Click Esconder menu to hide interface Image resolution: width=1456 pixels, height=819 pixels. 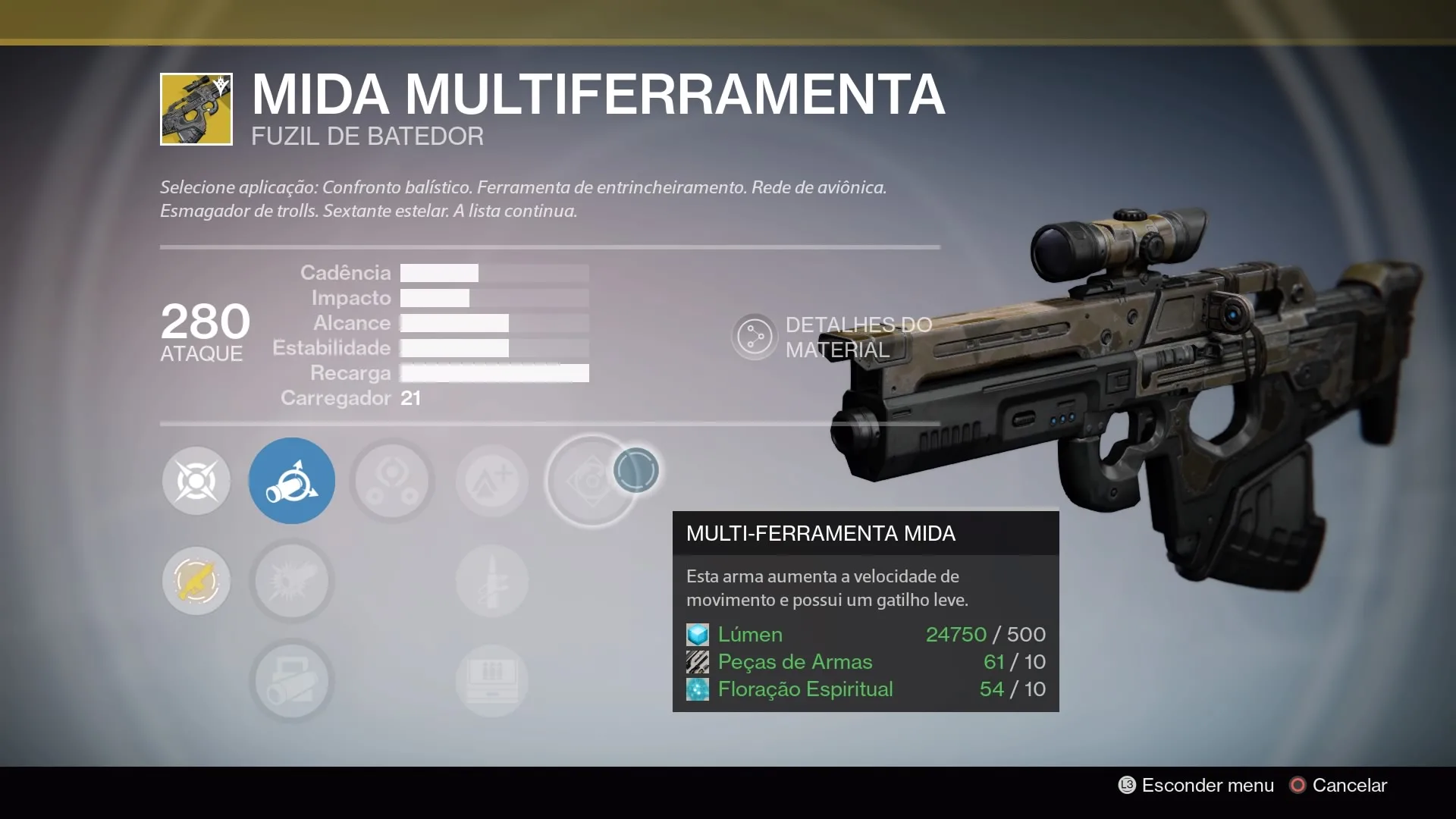point(1197,786)
